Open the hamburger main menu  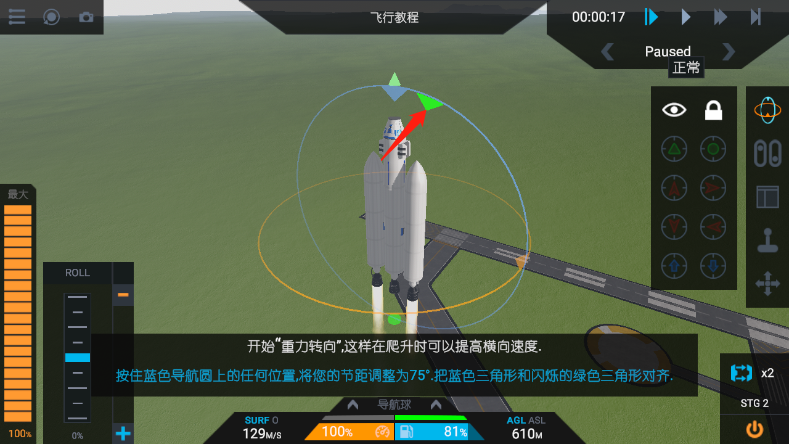17,17
